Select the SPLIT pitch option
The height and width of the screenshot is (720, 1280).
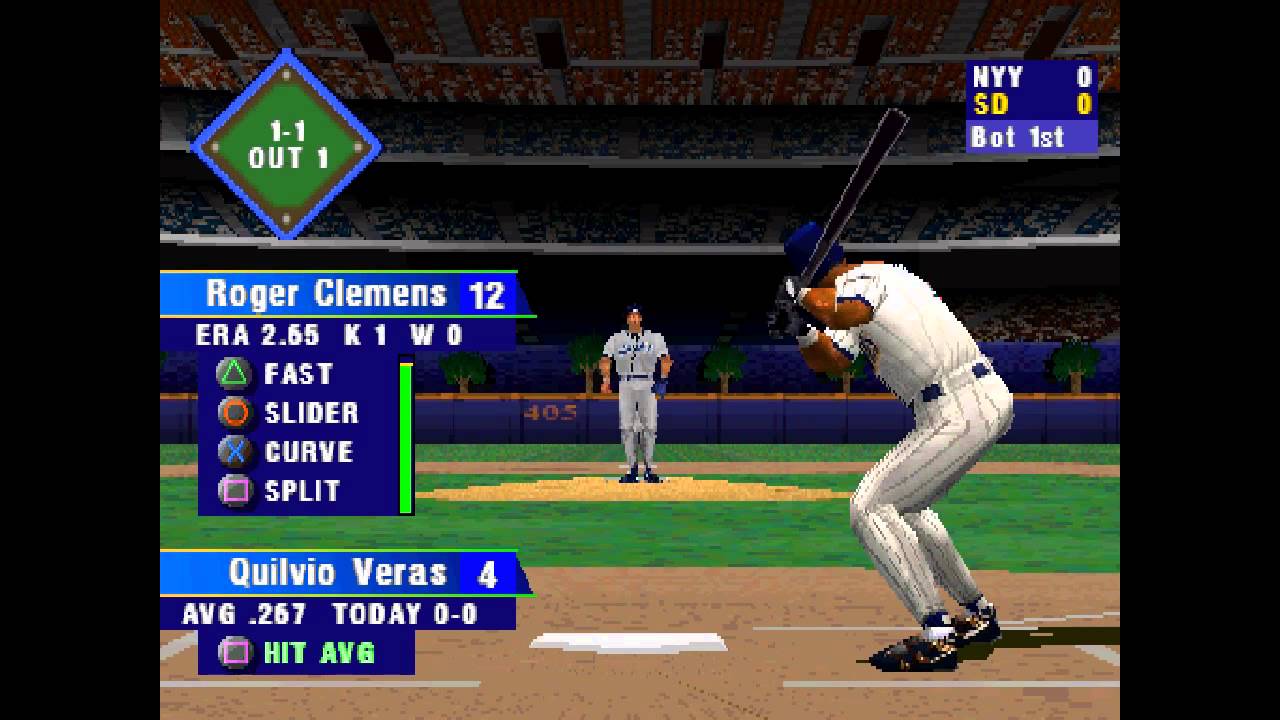(302, 491)
